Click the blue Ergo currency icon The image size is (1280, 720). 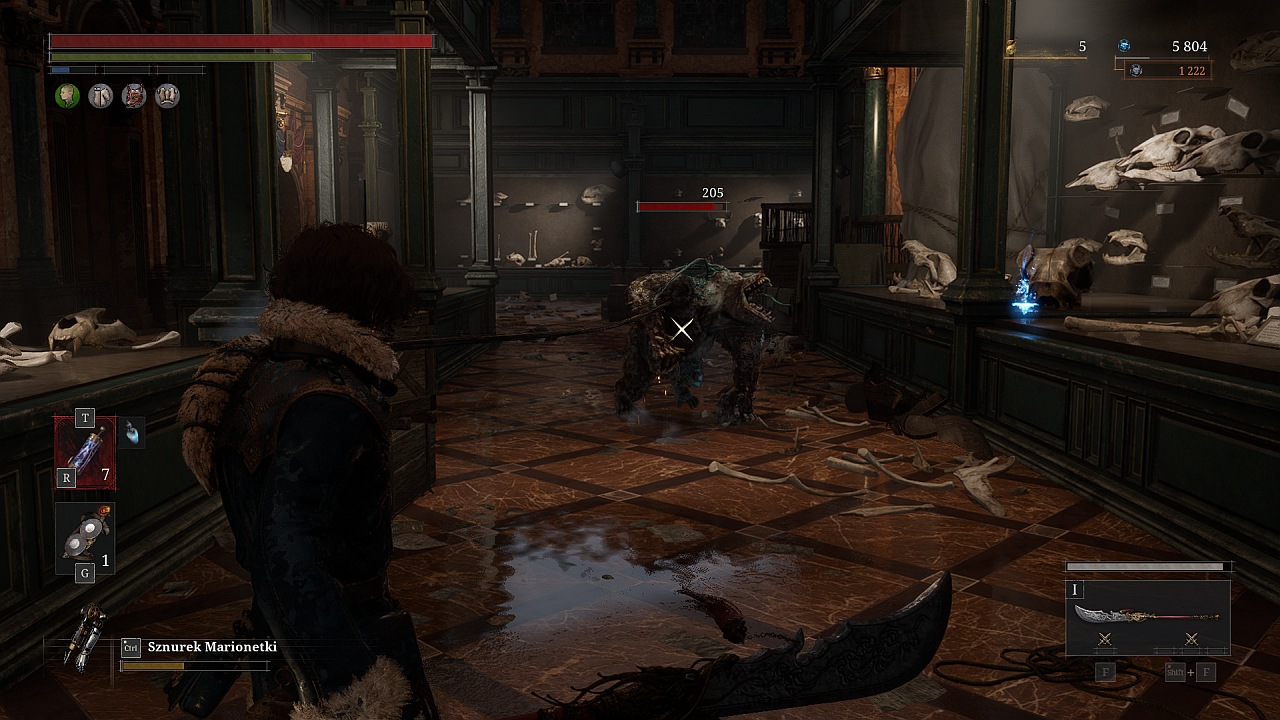coord(1124,46)
